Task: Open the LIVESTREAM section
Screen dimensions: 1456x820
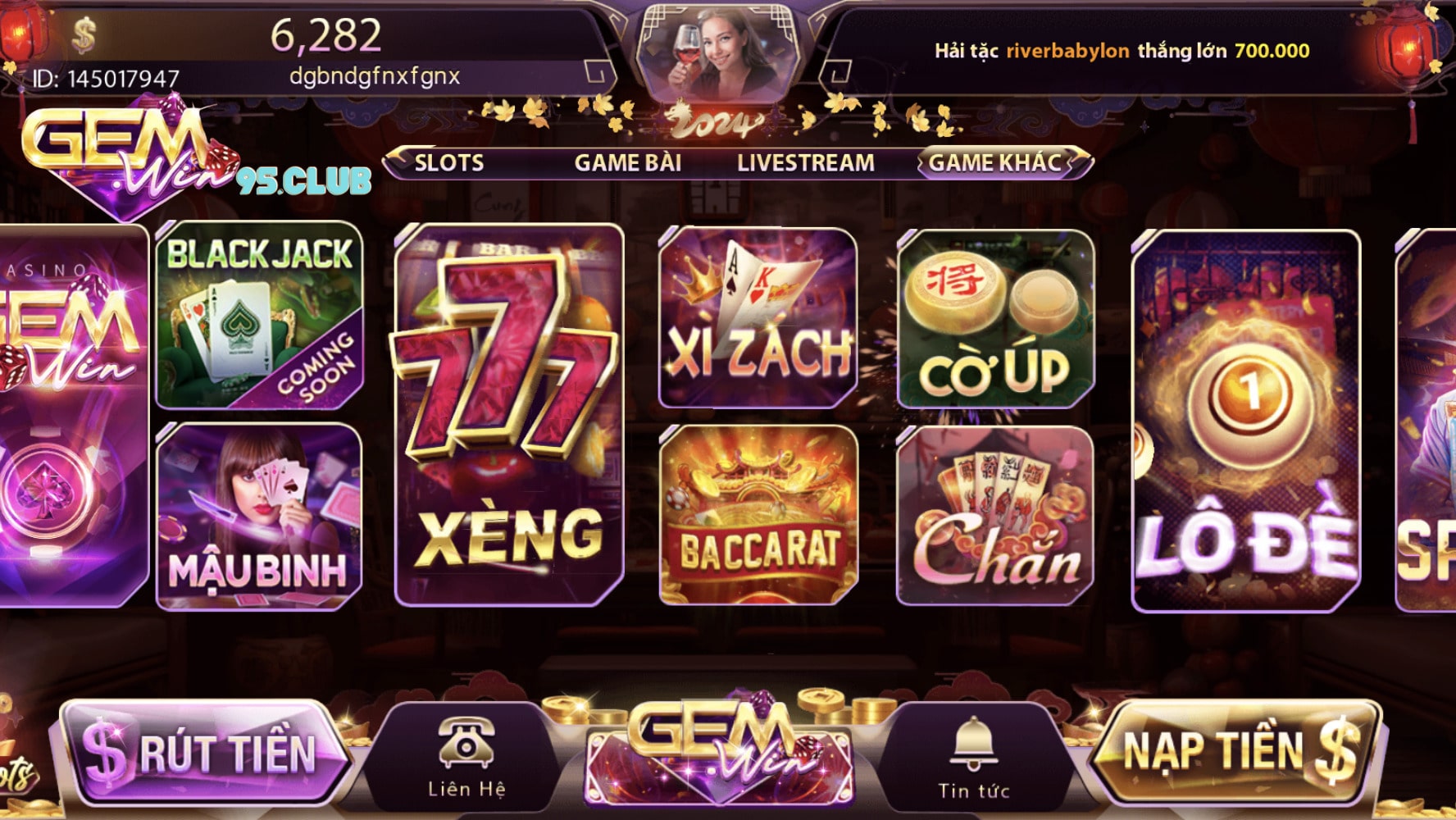Action: point(806,162)
